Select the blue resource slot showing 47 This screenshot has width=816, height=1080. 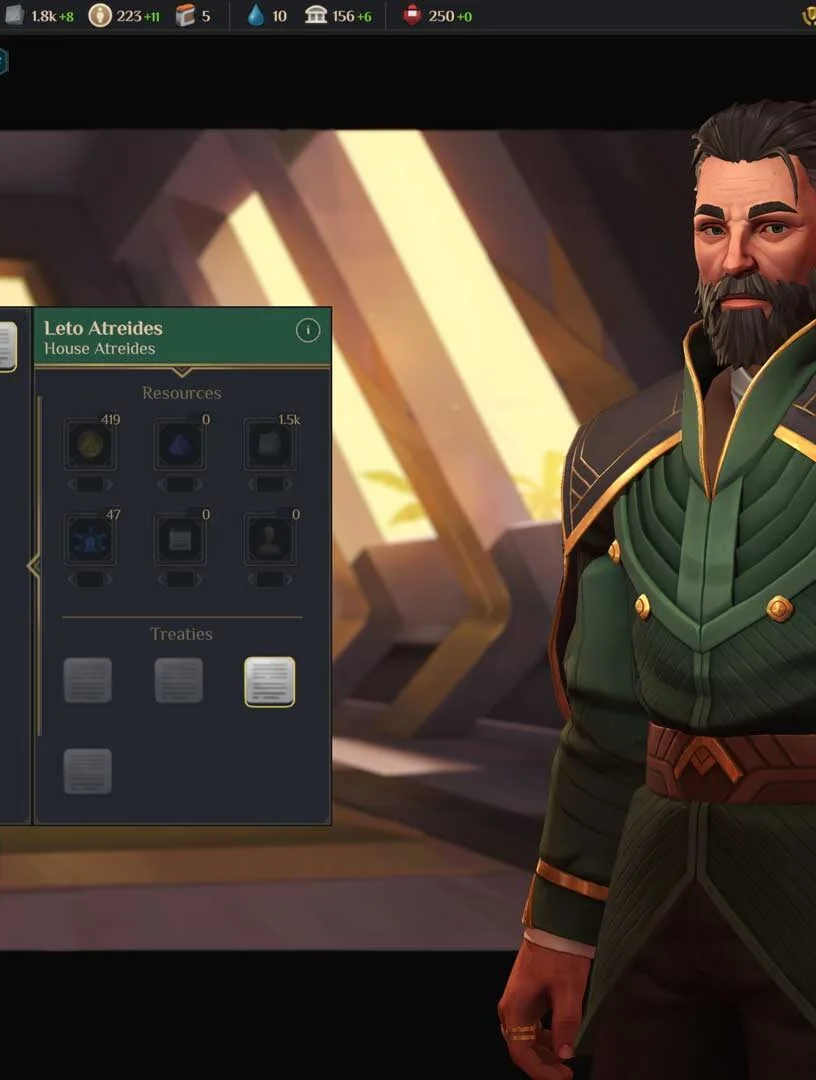pyautogui.click(x=90, y=540)
